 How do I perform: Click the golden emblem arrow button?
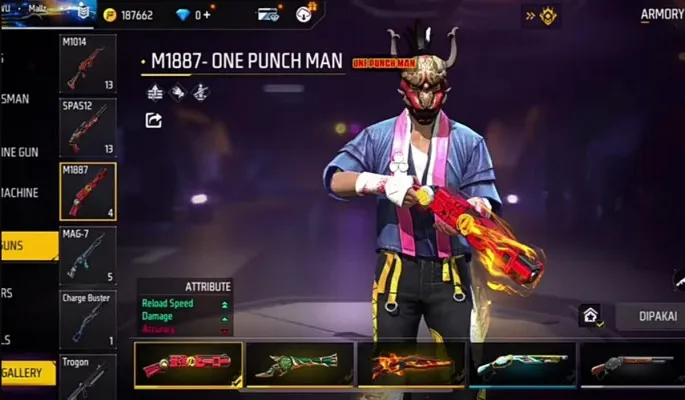[543, 16]
